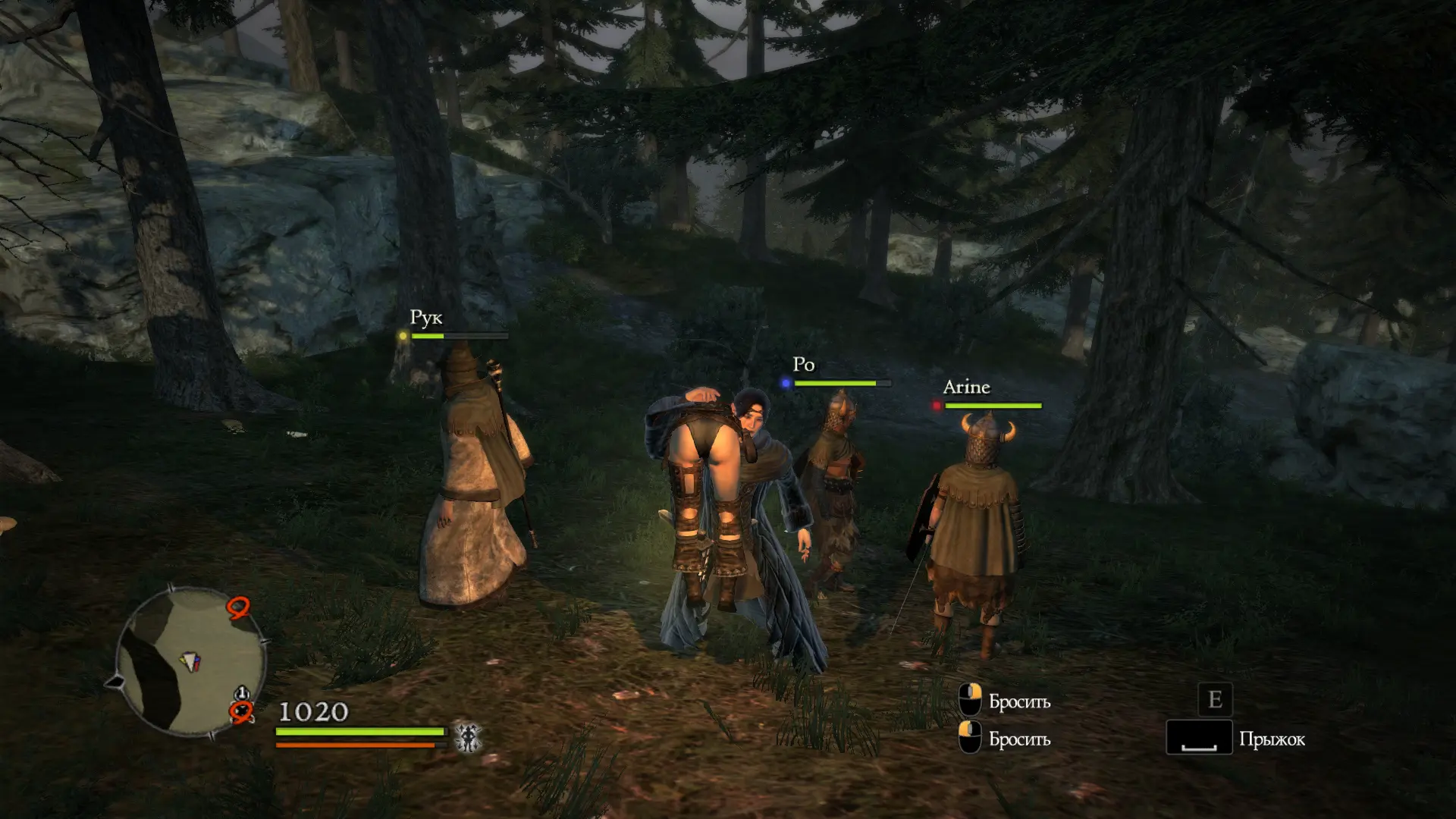1456x819 pixels.
Task: Open the circular minimap
Action: click(190, 661)
